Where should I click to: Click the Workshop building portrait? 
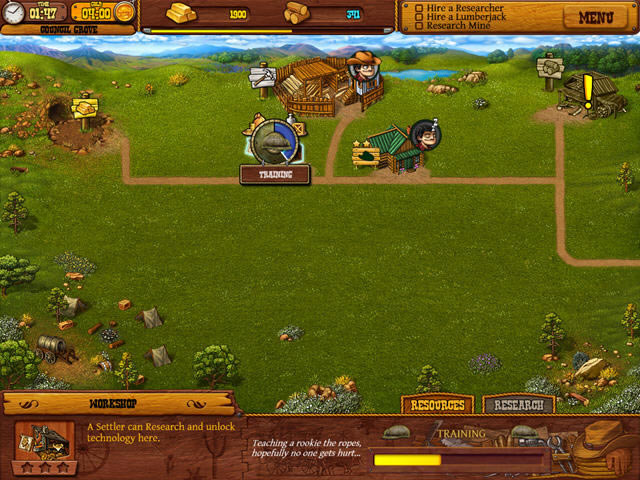click(x=45, y=441)
